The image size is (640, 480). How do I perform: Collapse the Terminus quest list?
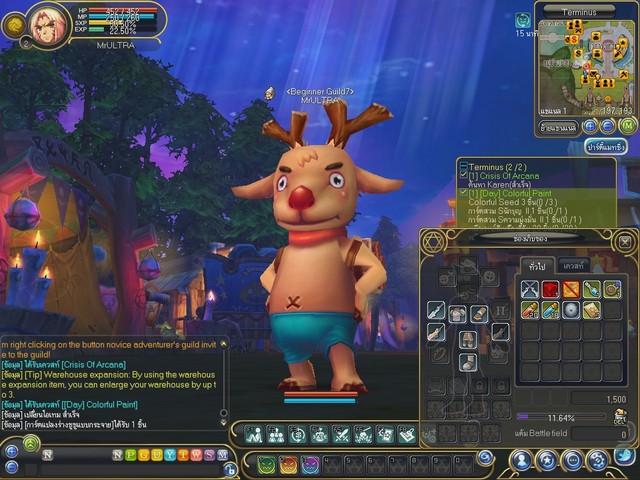pos(463,166)
